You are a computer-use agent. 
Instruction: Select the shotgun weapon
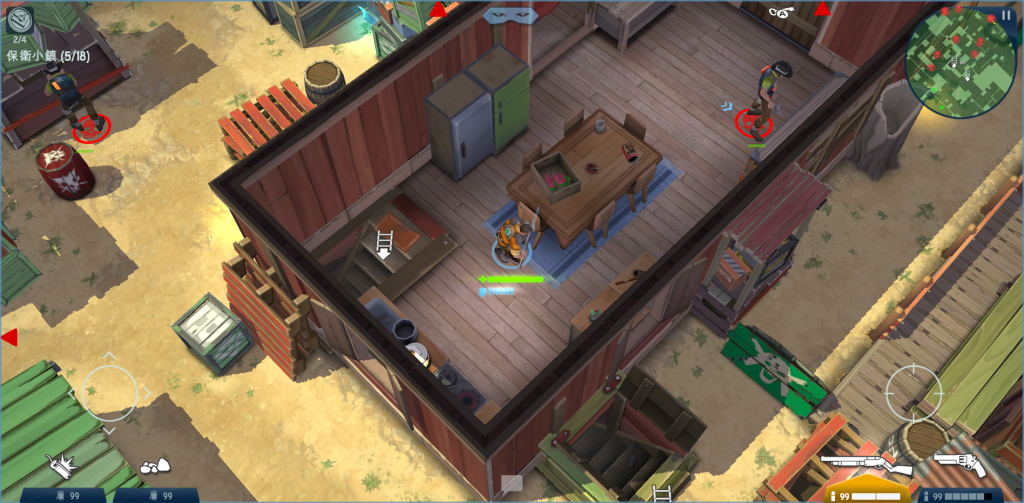click(864, 466)
